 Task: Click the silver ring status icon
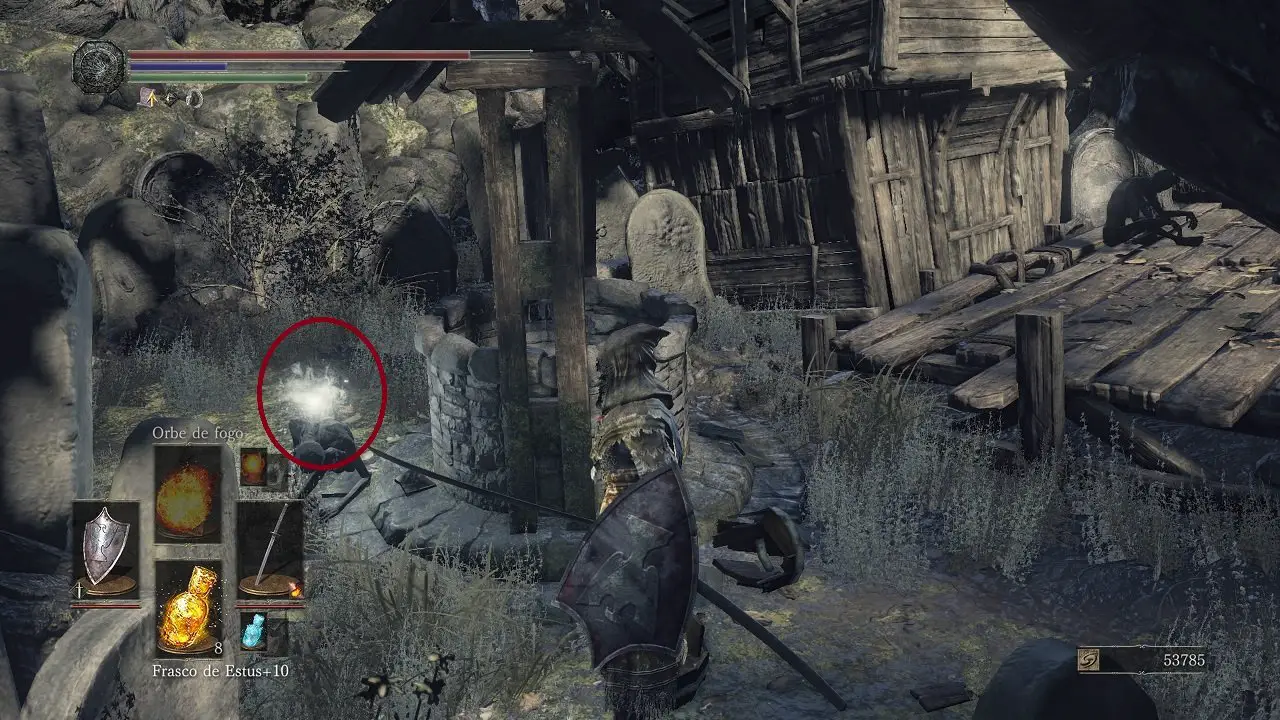(x=193, y=98)
